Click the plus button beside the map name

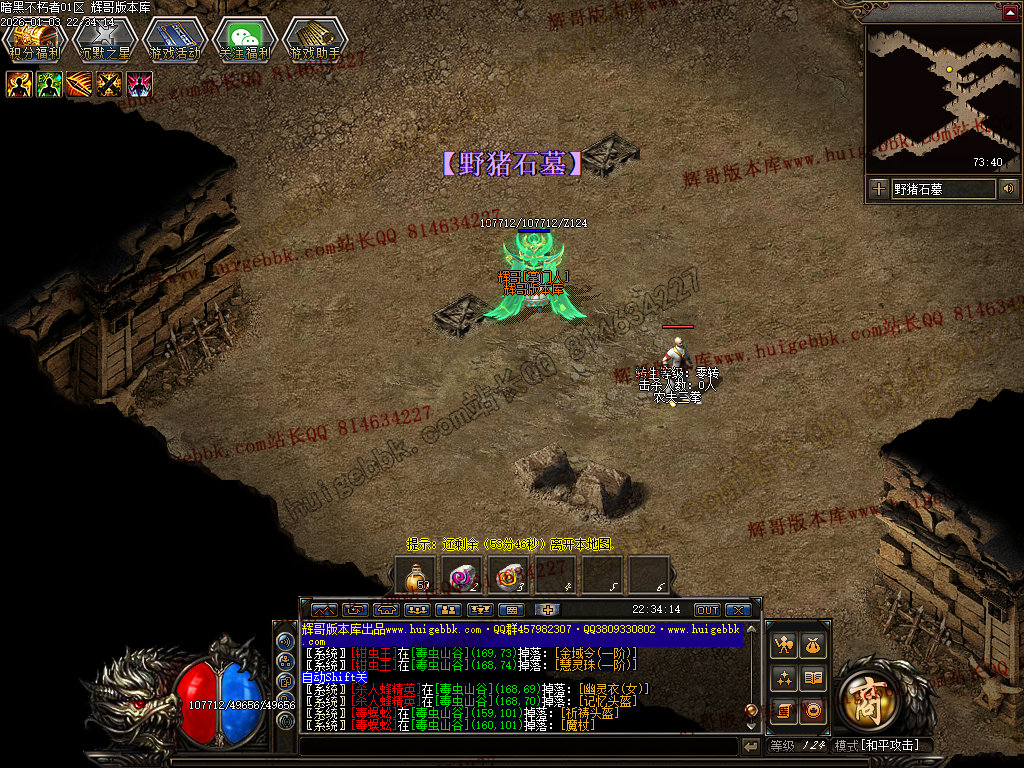click(x=878, y=188)
